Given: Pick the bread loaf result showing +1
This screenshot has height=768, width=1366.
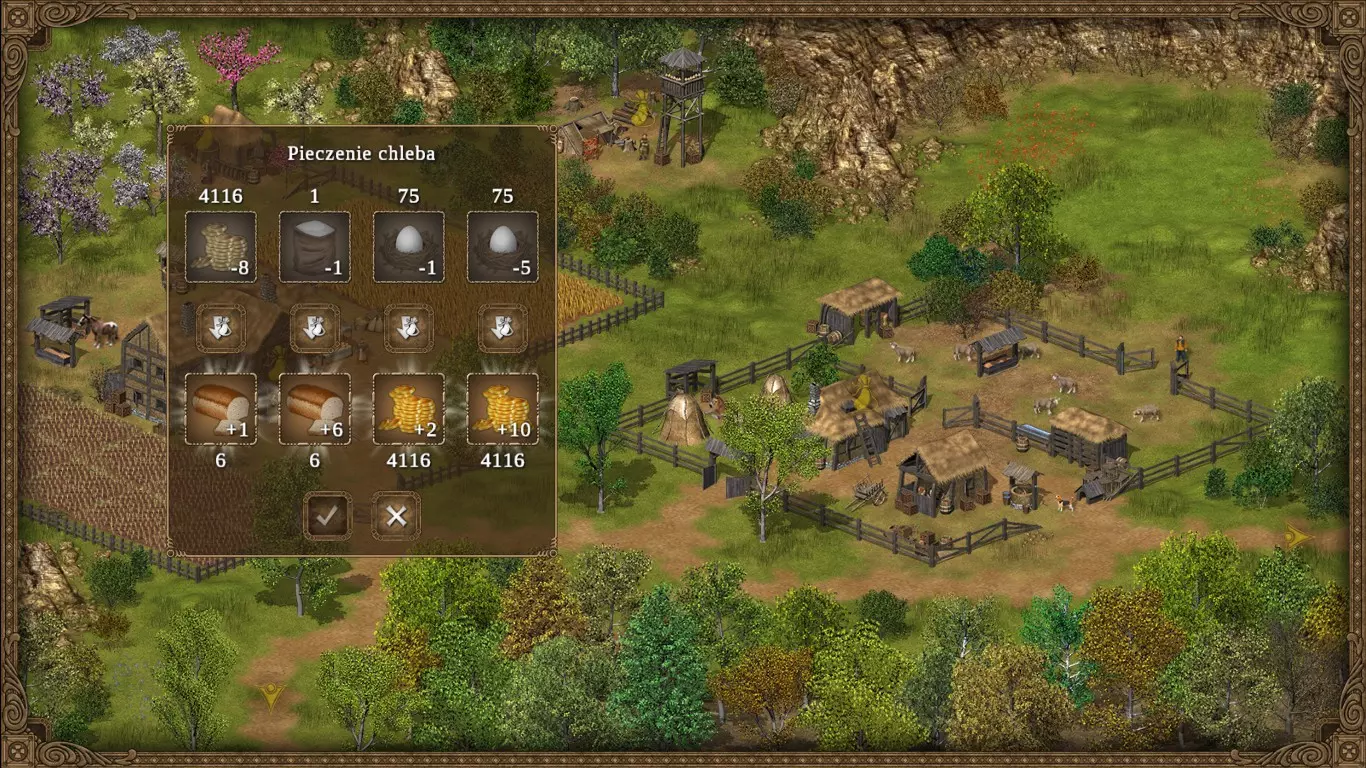Looking at the screenshot, I should (x=221, y=408).
